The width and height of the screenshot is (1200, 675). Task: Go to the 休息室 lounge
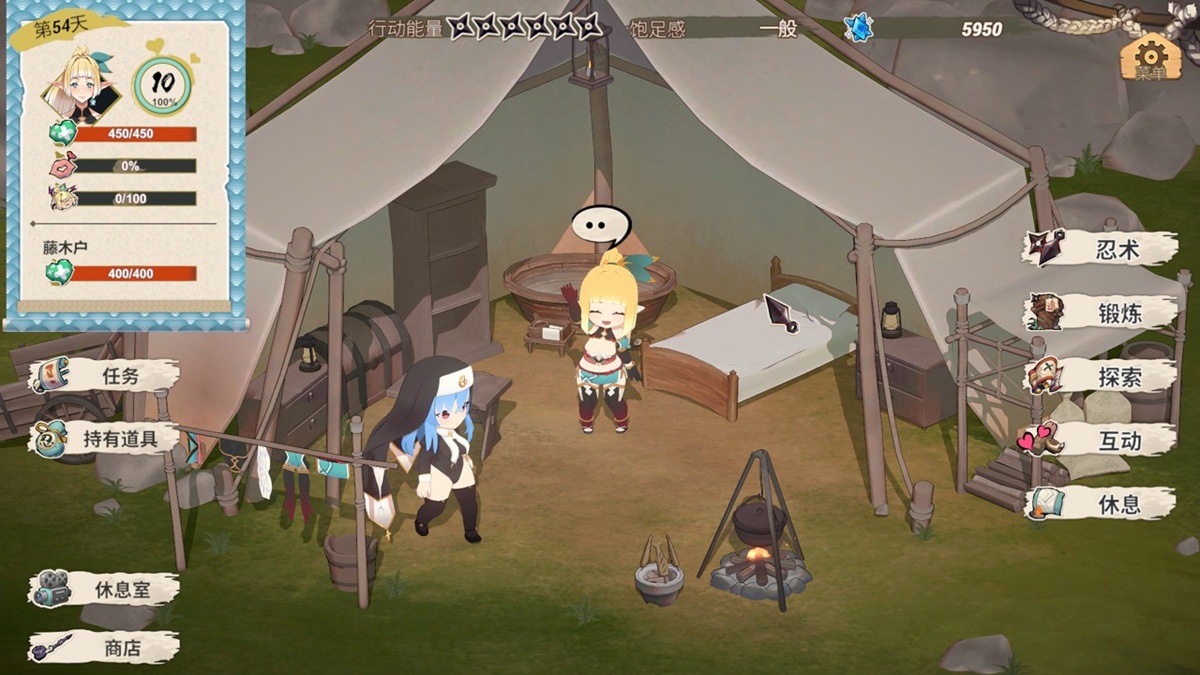tap(105, 589)
